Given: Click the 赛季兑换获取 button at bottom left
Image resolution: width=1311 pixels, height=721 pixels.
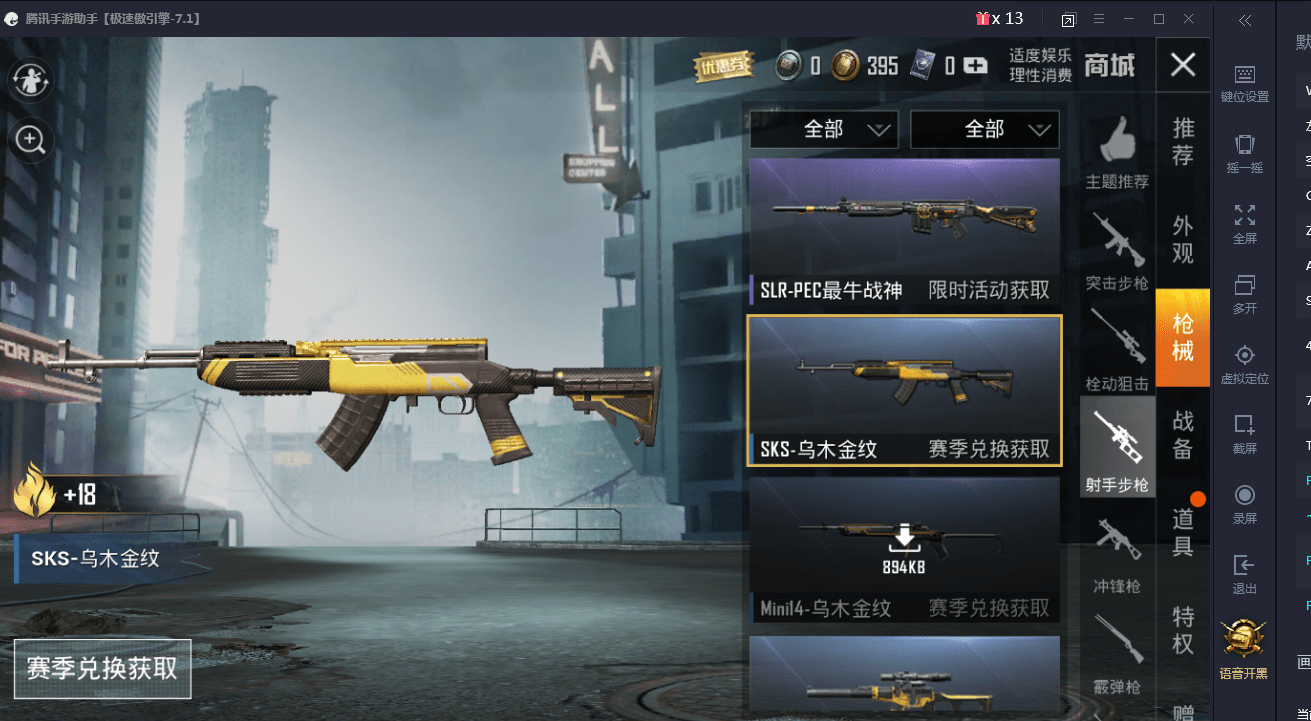Looking at the screenshot, I should point(102,670).
